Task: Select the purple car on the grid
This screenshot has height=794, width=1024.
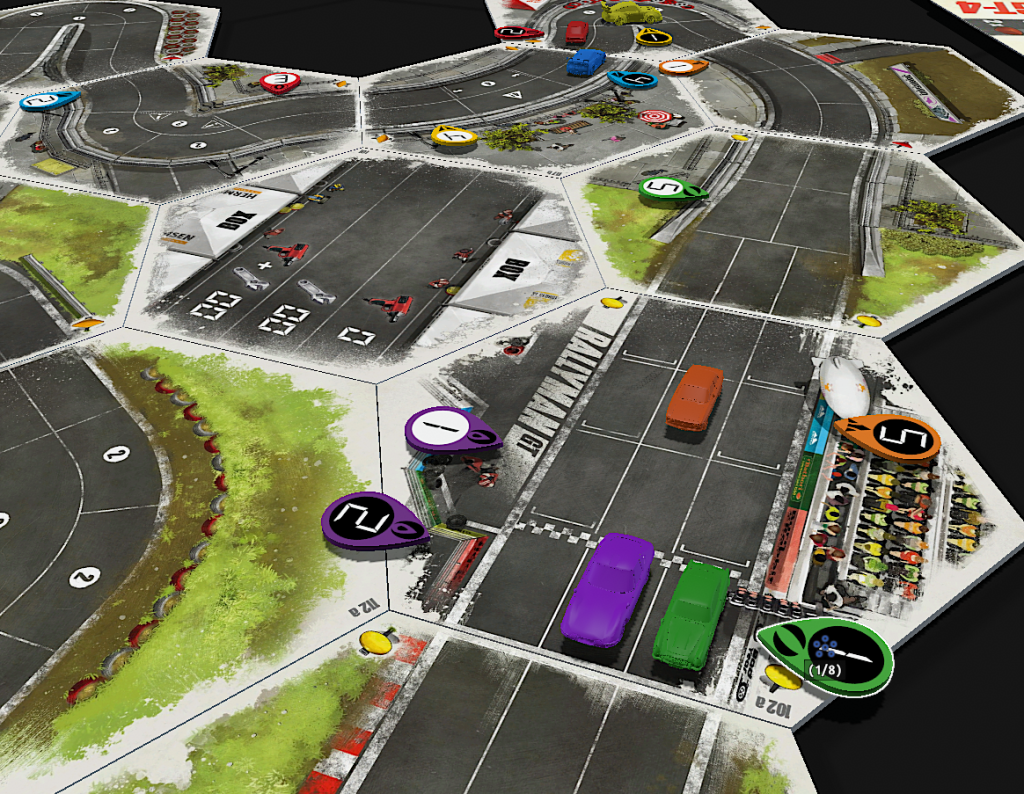Action: coord(605,586)
